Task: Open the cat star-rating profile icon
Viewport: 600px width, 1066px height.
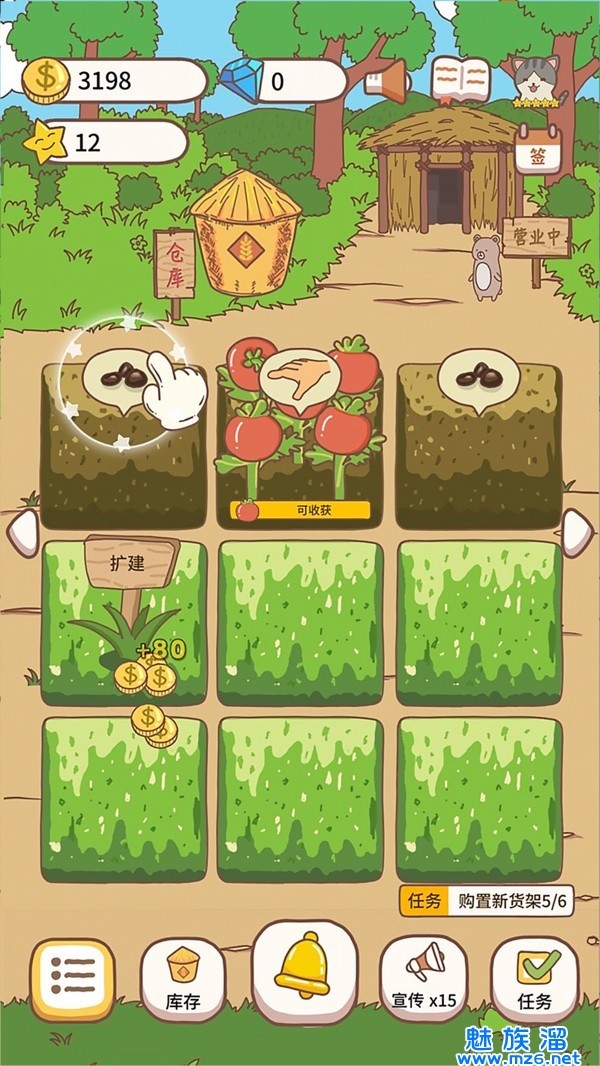Action: tap(538, 82)
